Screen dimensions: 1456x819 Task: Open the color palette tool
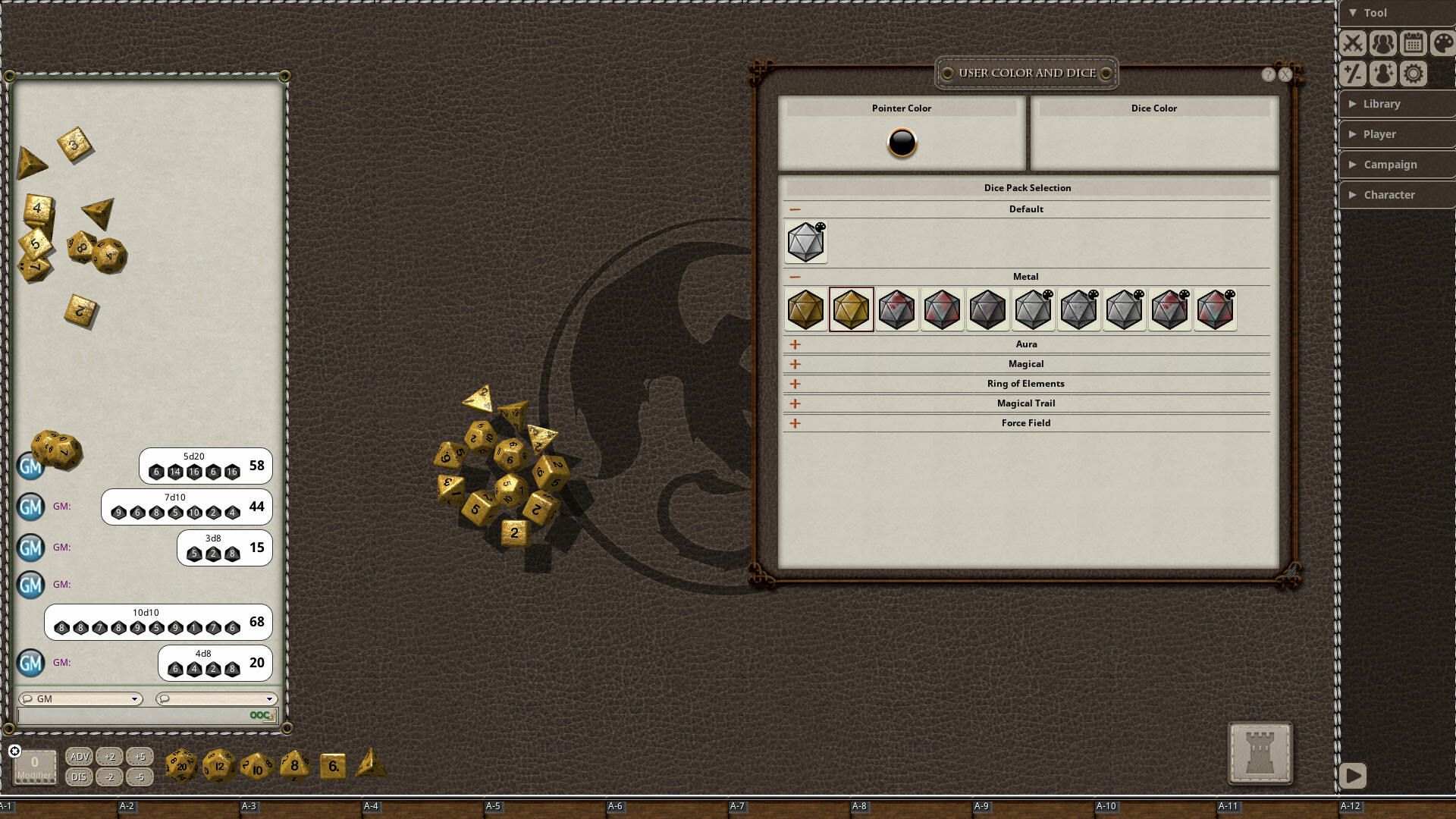[x=1442, y=43]
